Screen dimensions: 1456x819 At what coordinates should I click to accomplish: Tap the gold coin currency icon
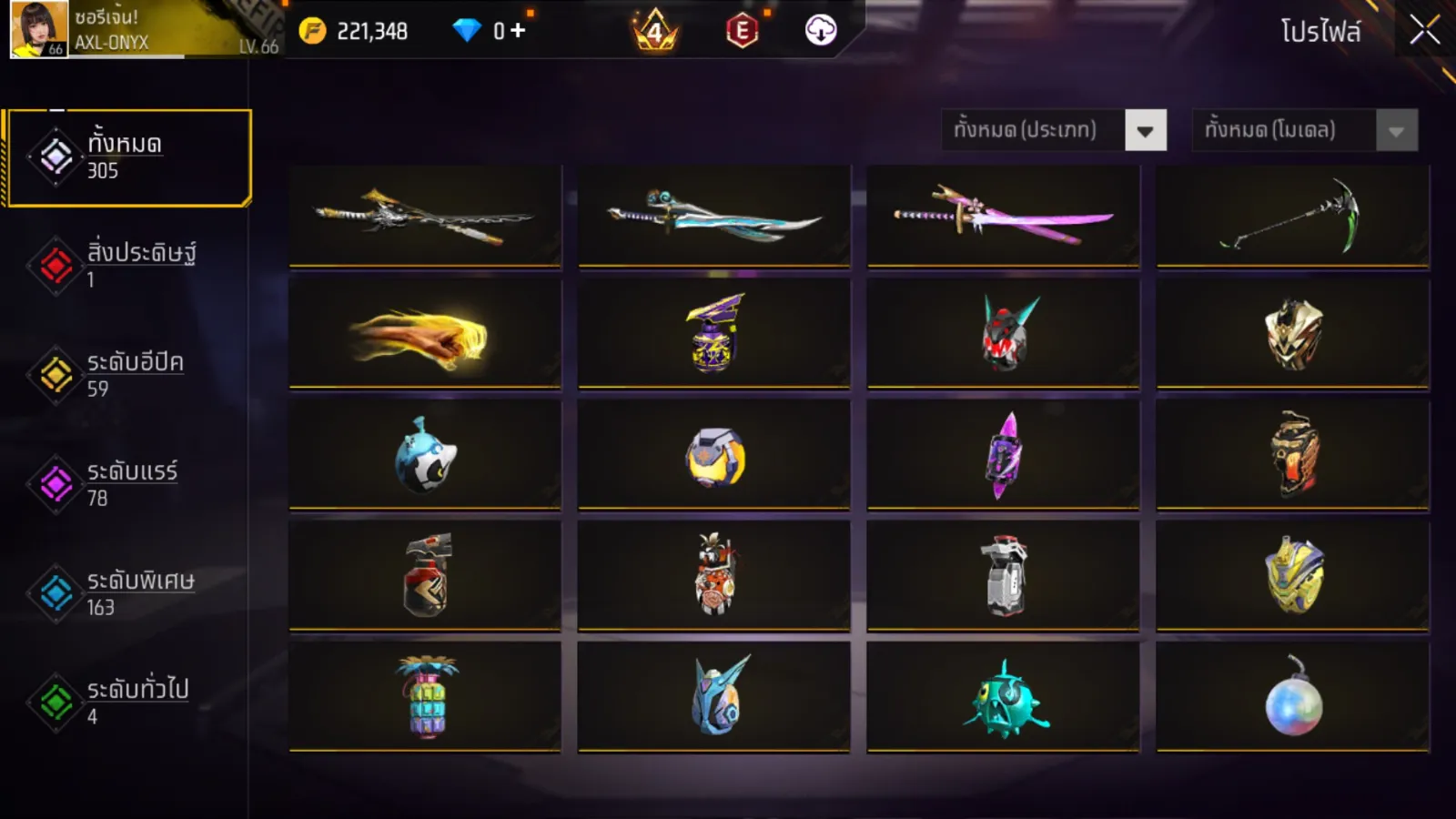(312, 31)
